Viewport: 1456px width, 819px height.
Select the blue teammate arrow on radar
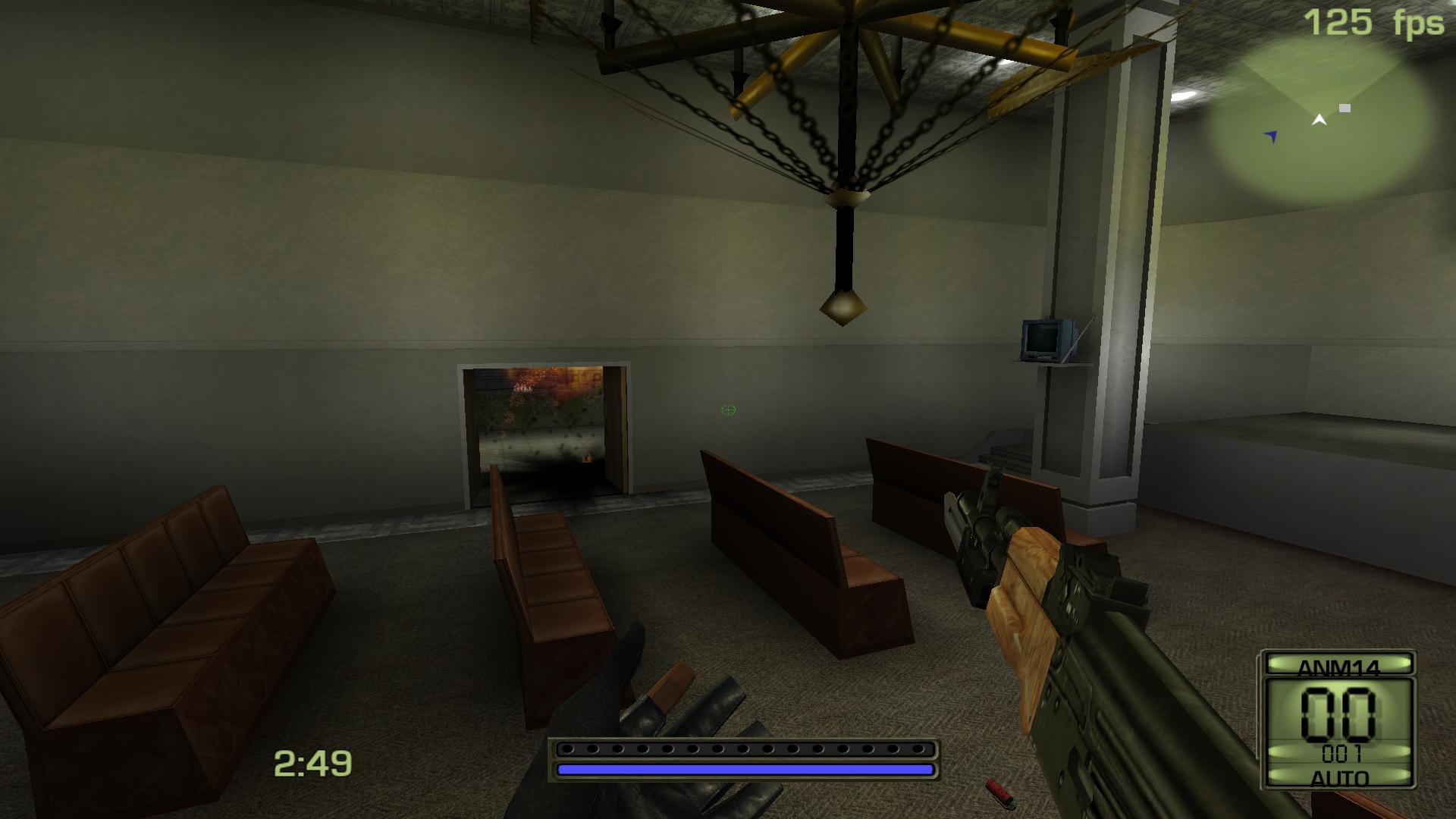click(x=1272, y=136)
